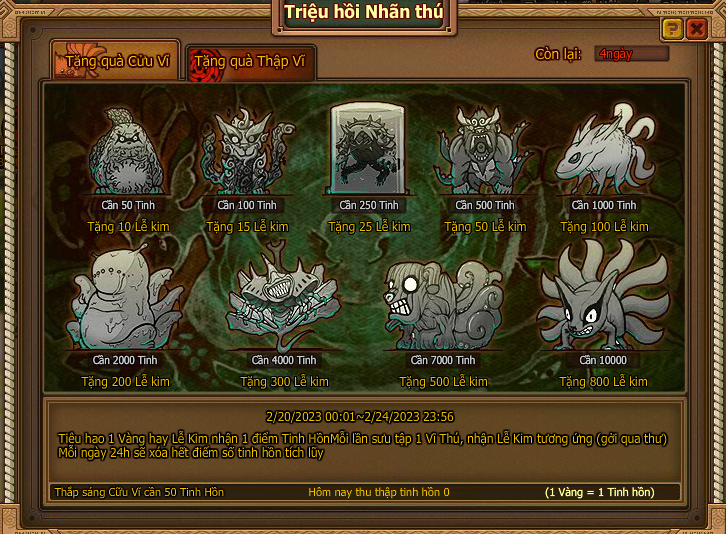Open the Tặng quà Thập Vĩ tab
The height and width of the screenshot is (534, 726).
251,62
